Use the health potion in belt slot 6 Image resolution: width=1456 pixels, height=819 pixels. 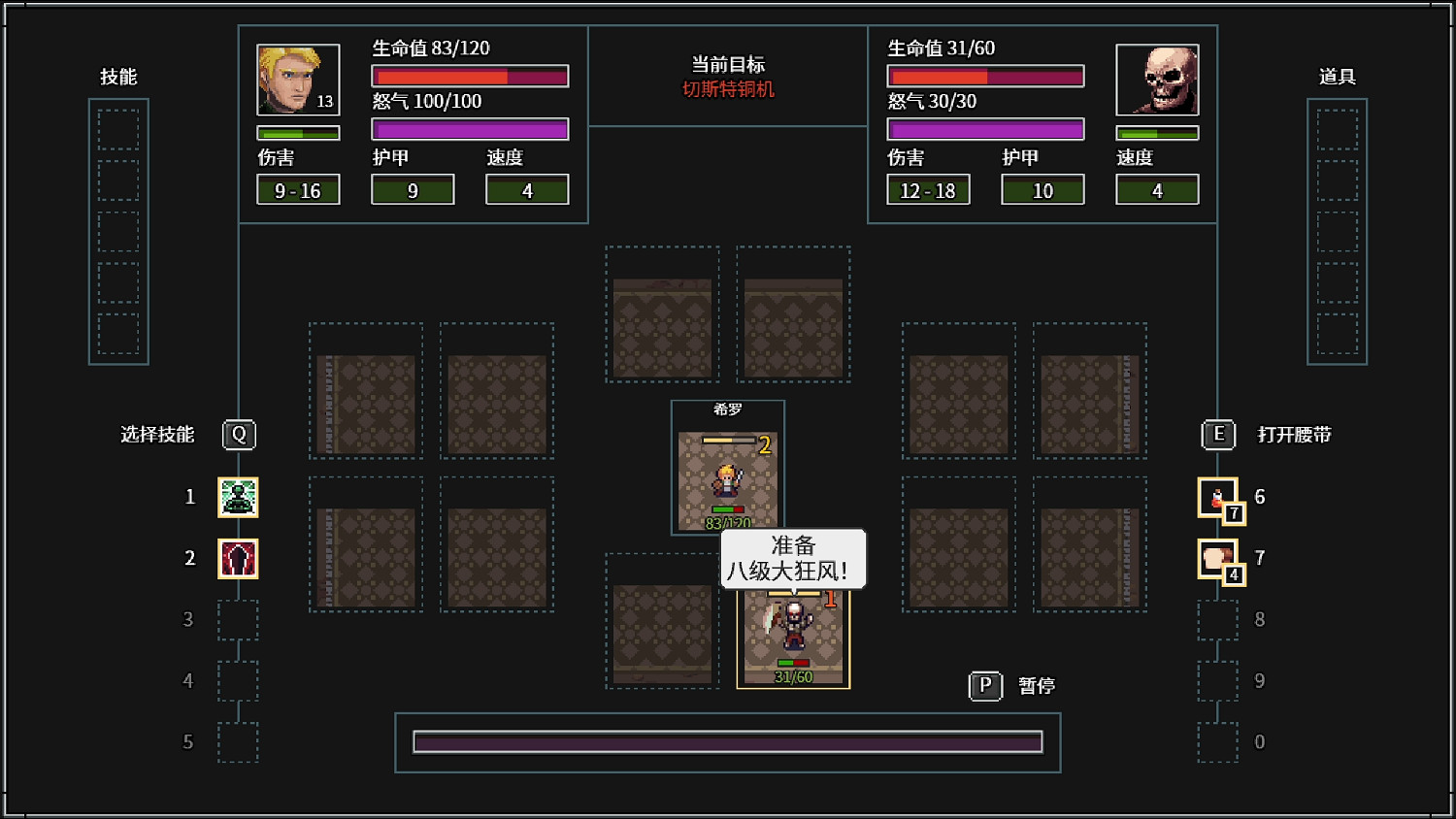(x=1217, y=497)
